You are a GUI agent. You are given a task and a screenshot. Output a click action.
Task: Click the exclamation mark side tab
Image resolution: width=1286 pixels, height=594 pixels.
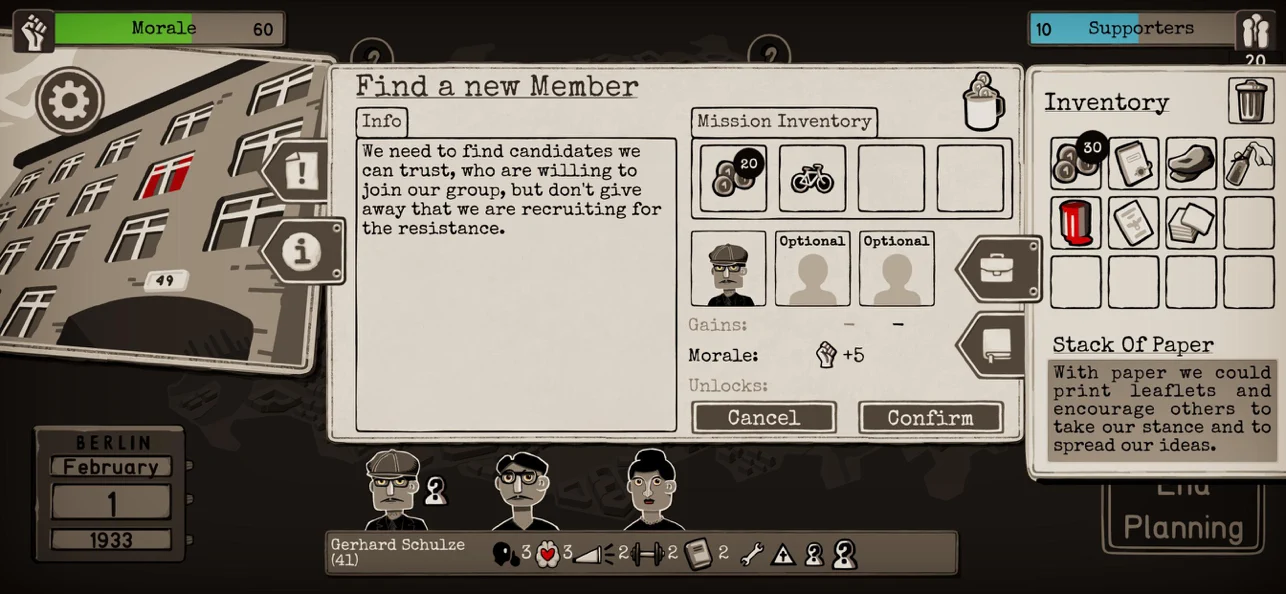[x=301, y=172]
